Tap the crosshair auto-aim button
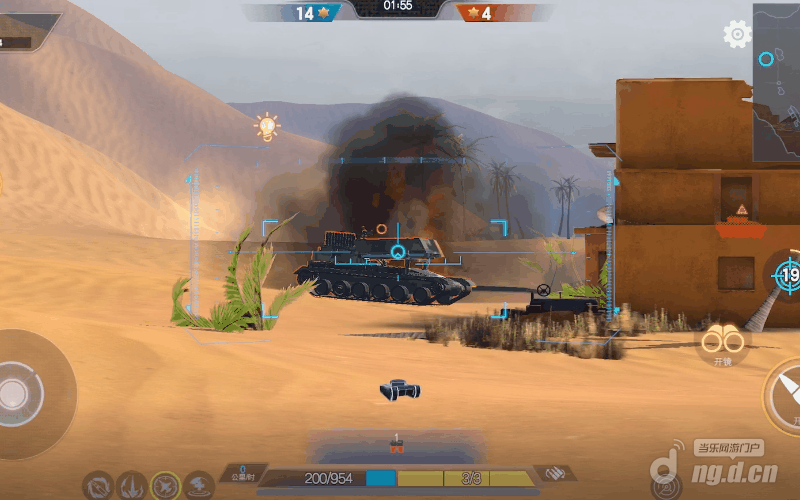The width and height of the screenshot is (800, 500). tap(785, 275)
